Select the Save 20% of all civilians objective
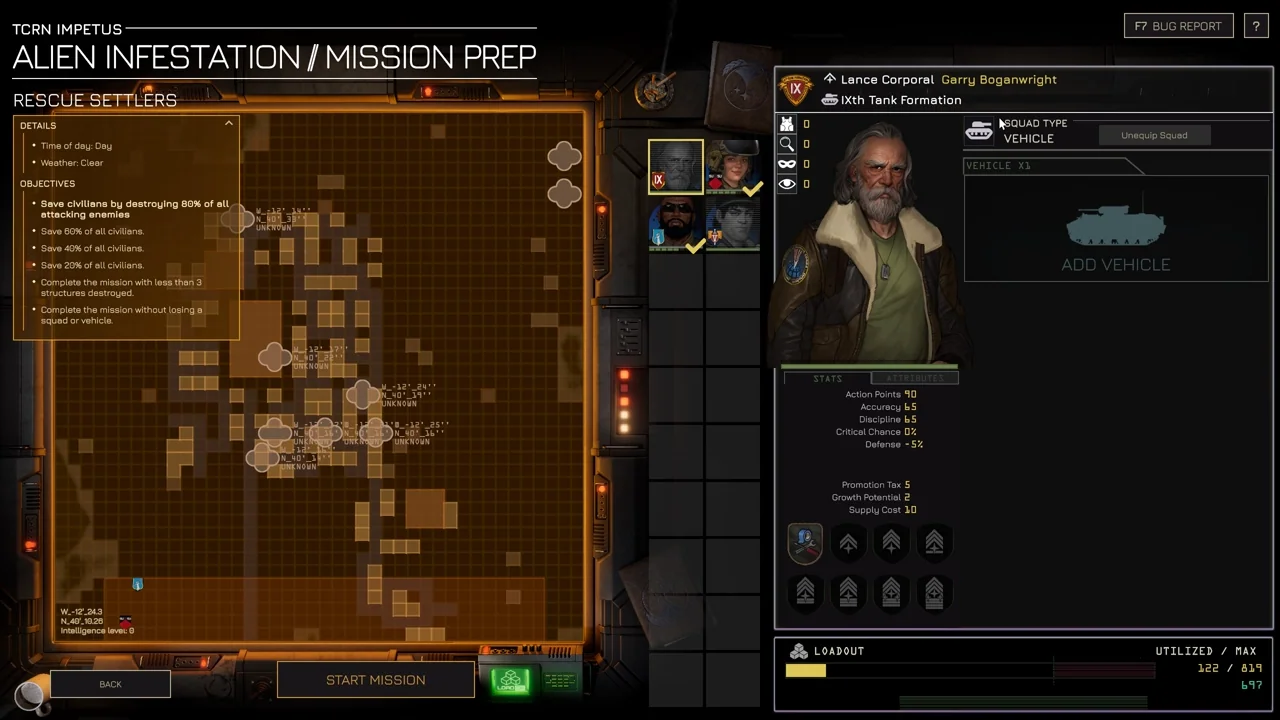This screenshot has width=1280, height=720. tap(92, 265)
